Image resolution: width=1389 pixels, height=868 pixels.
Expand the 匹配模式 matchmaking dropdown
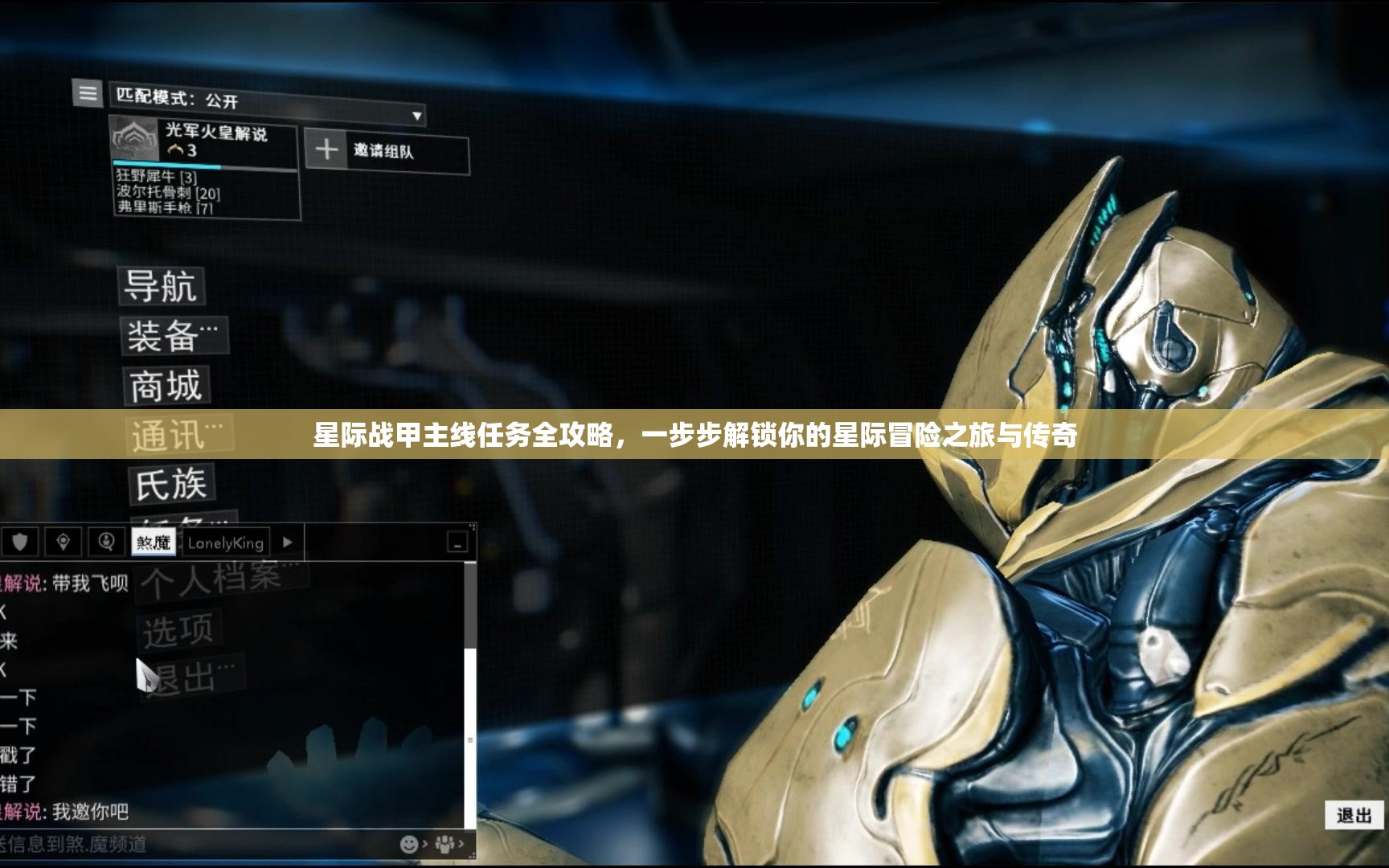pos(416,116)
